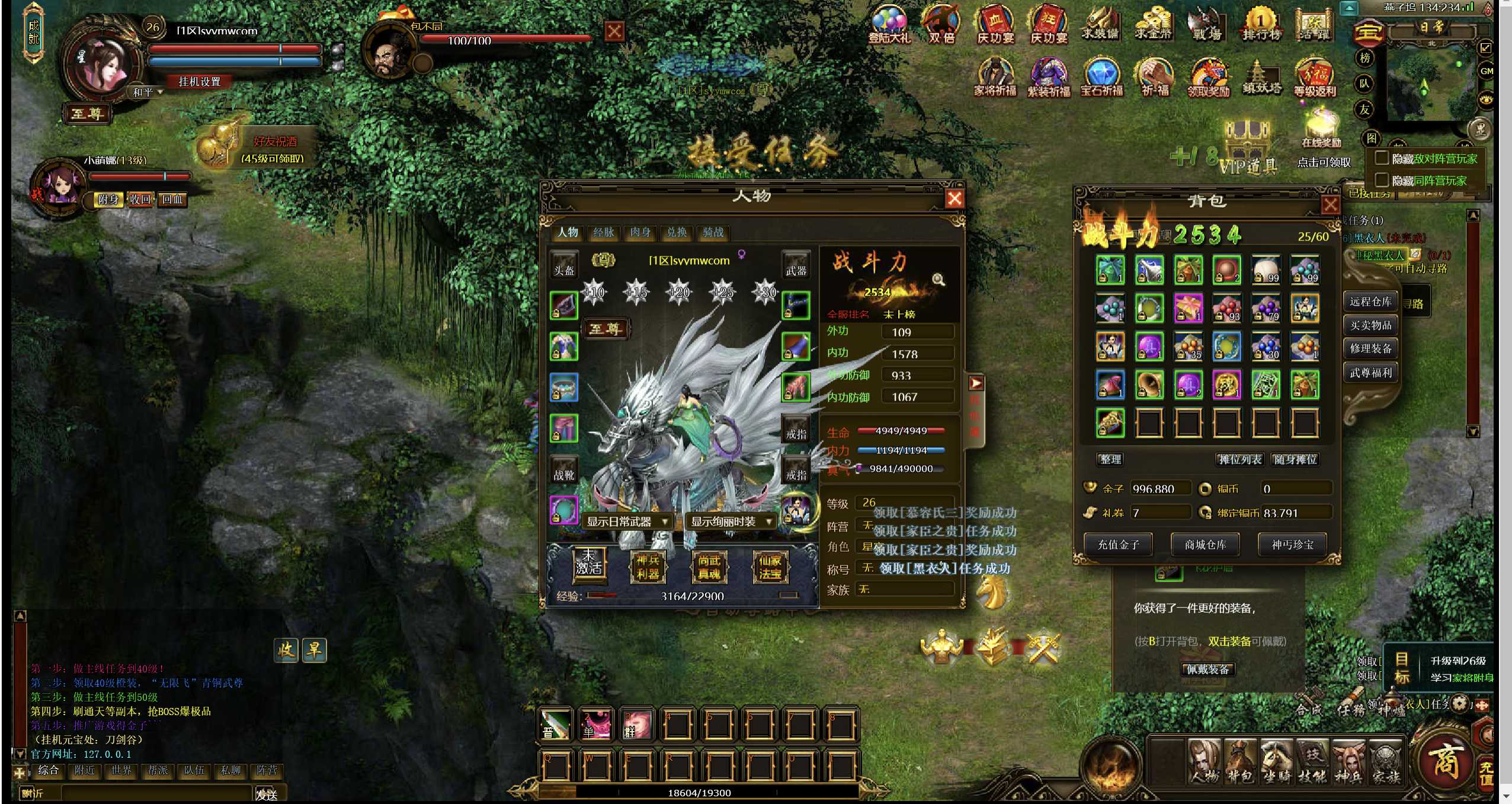Screen dimensions: 1512x804
Task: Switch to the 经脉 tab
Action: pos(604,232)
